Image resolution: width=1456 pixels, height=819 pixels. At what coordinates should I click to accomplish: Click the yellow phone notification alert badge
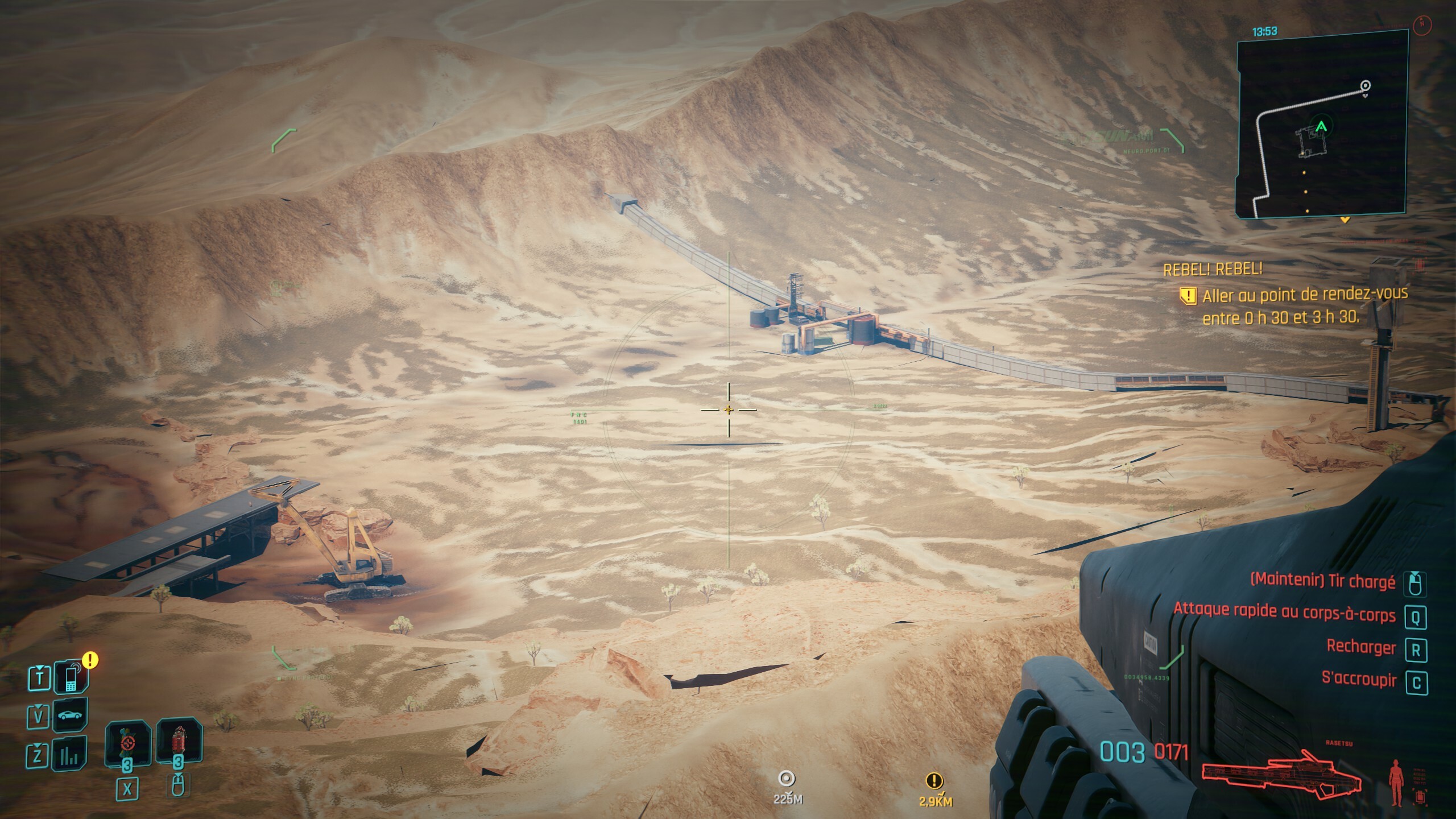pos(90,660)
